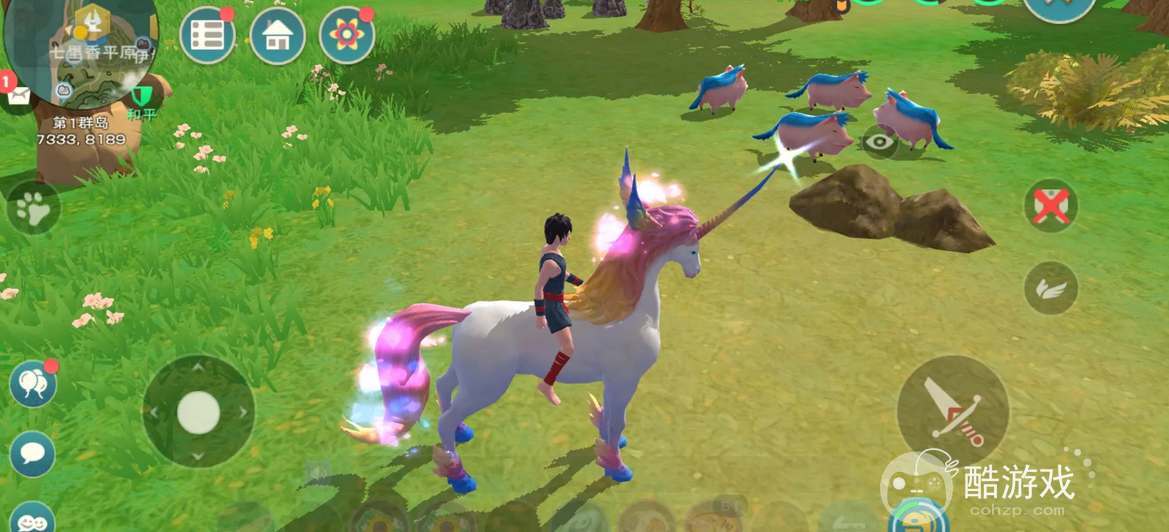This screenshot has width=1169, height=532.
Task: Open the double speech bubble social icon
Action: 32,384
